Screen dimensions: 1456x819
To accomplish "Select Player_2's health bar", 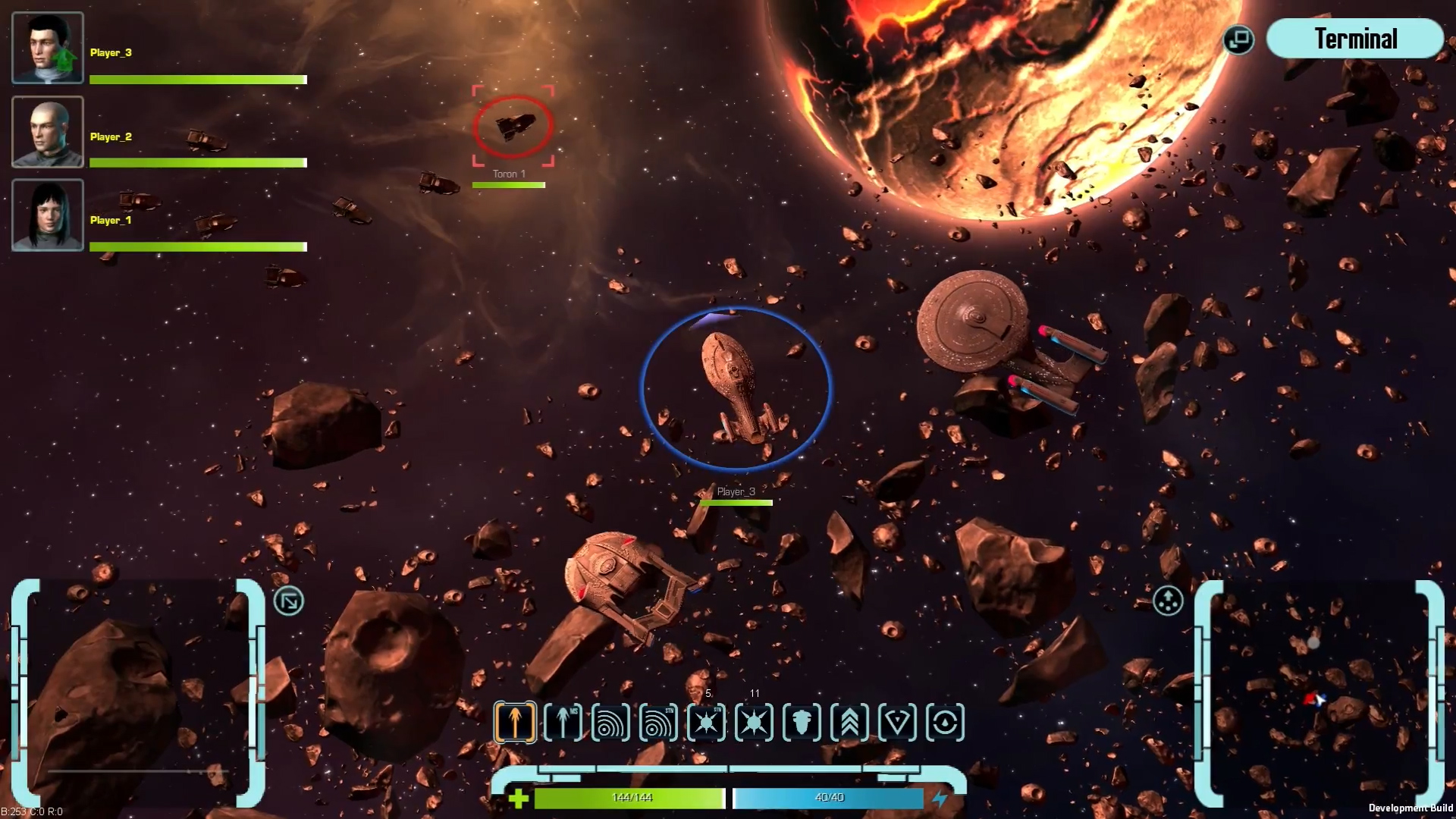I will coord(197,164).
